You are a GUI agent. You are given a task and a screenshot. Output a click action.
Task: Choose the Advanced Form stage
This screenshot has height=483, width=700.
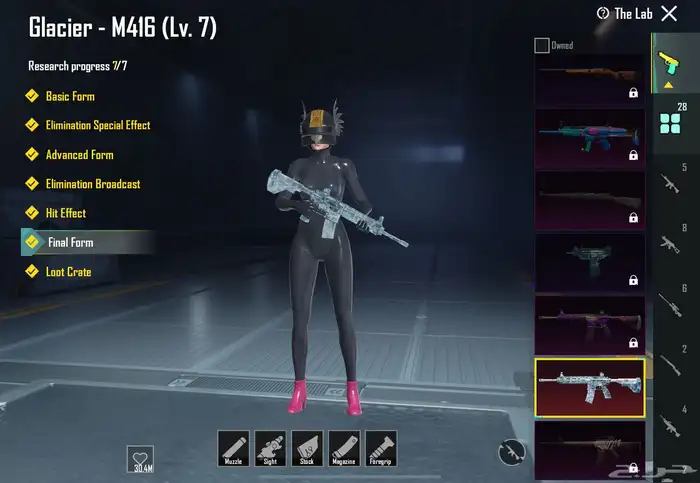(79, 155)
